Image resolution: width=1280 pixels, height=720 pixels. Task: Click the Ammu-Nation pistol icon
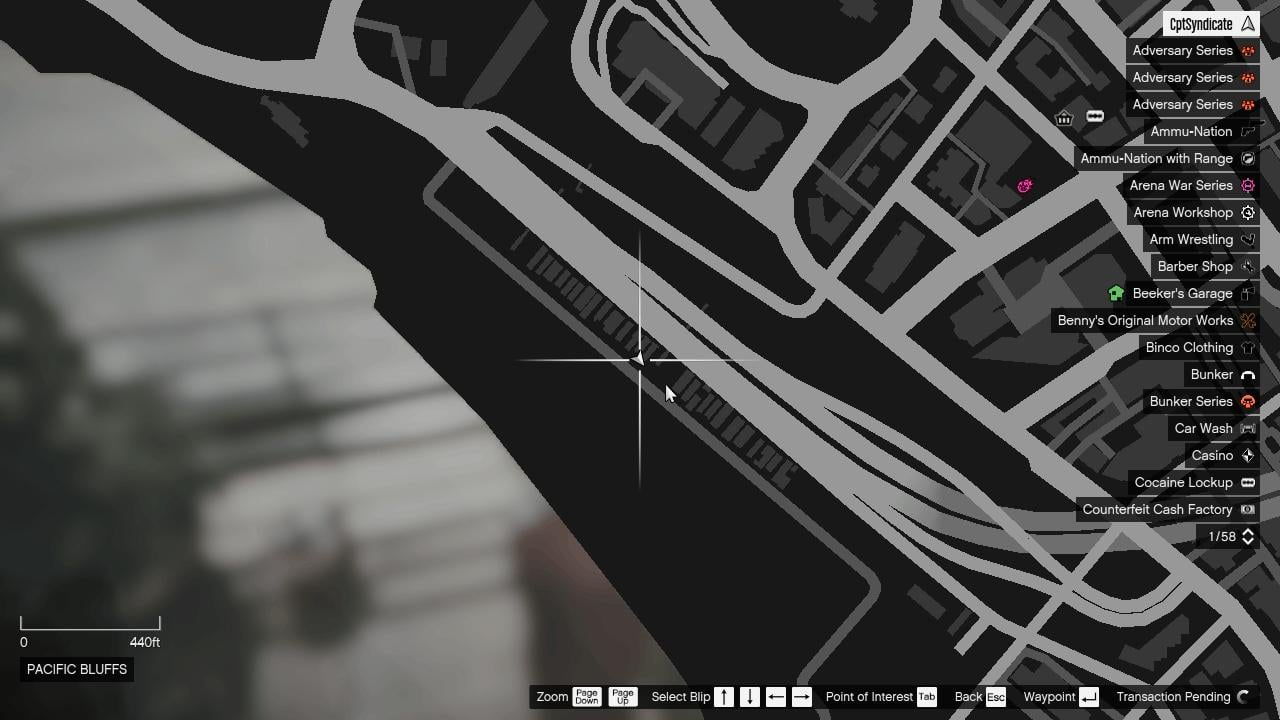click(1247, 131)
